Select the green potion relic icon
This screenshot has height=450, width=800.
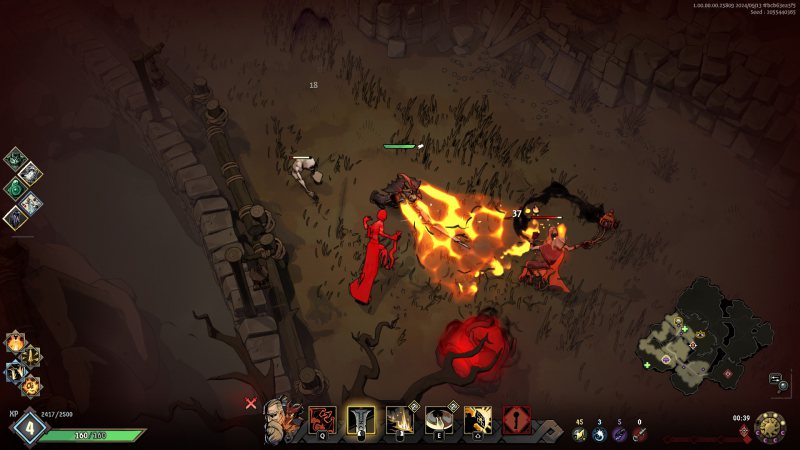pos(16,187)
